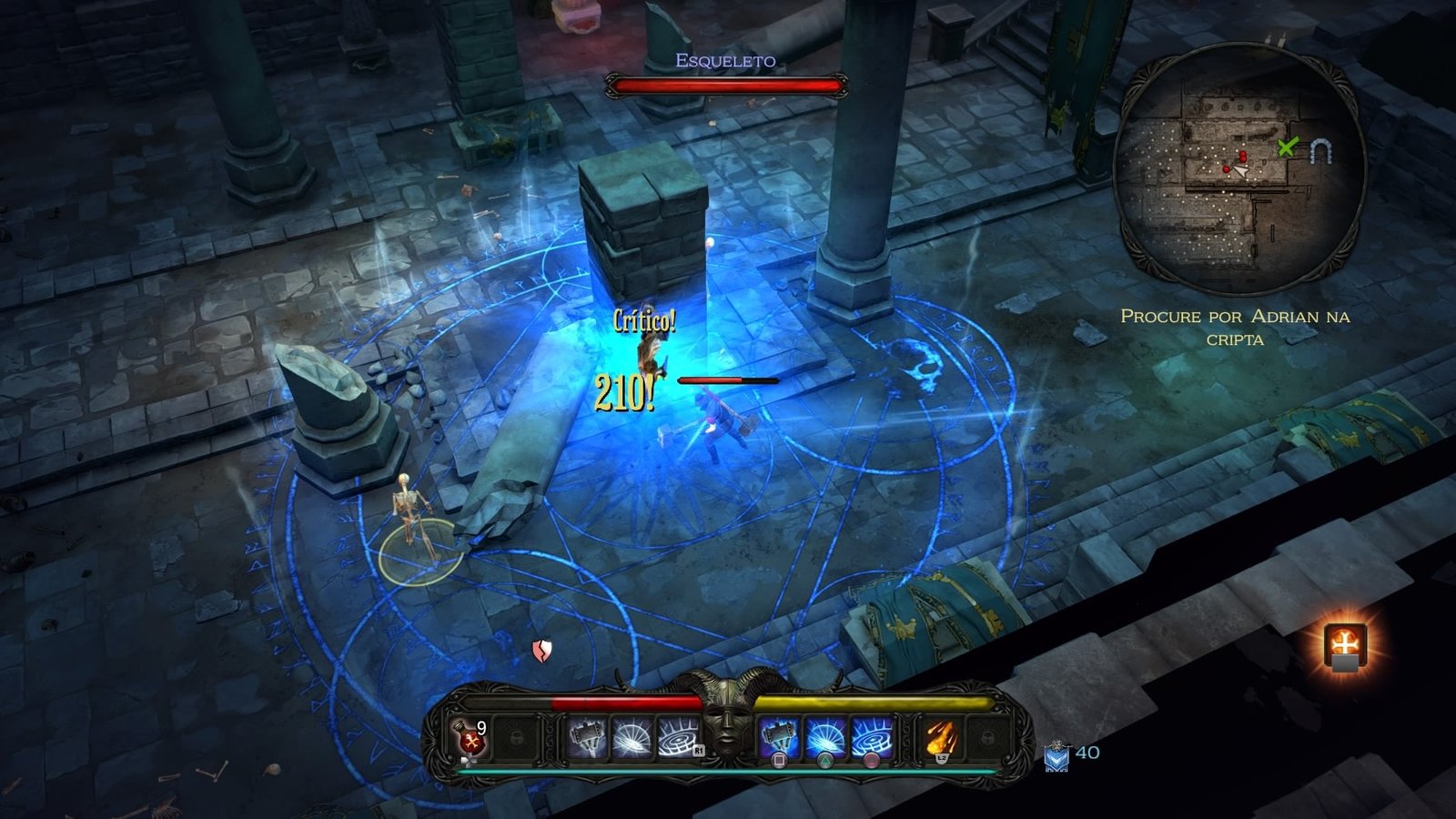1456x819 pixels.
Task: Select the green X marker on minimap
Action: point(1286,147)
